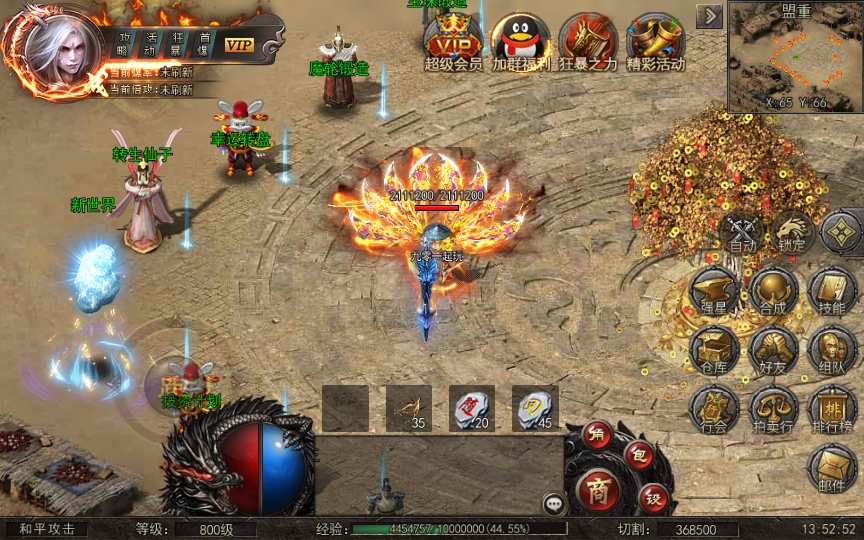864x540 pixels.
Task: Open the 行会 guild menu
Action: tap(714, 407)
